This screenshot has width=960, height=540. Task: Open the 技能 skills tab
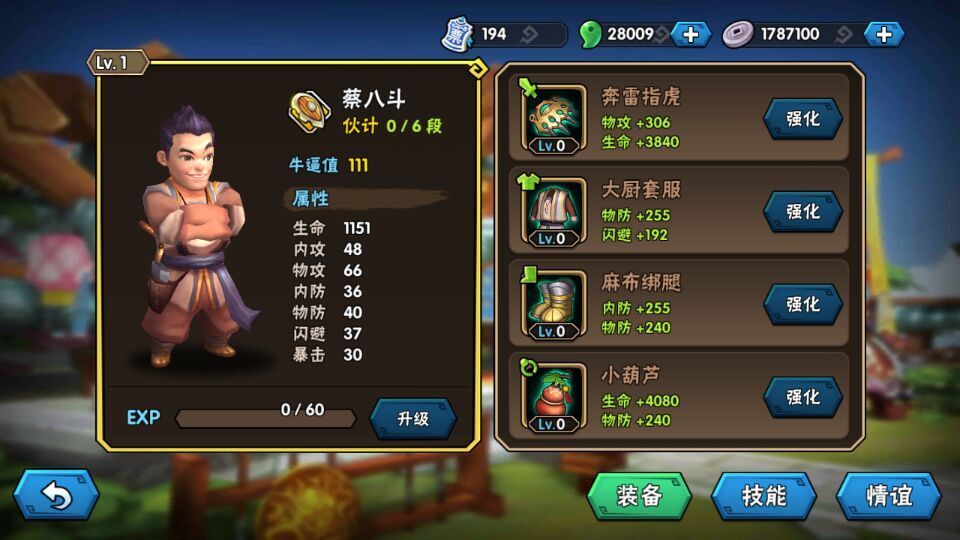tap(764, 496)
